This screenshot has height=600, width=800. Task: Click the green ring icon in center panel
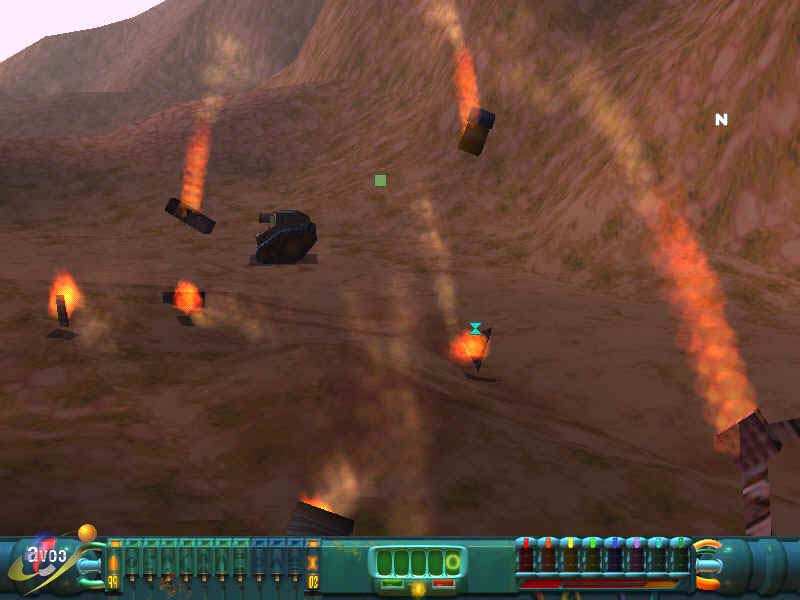click(x=453, y=563)
